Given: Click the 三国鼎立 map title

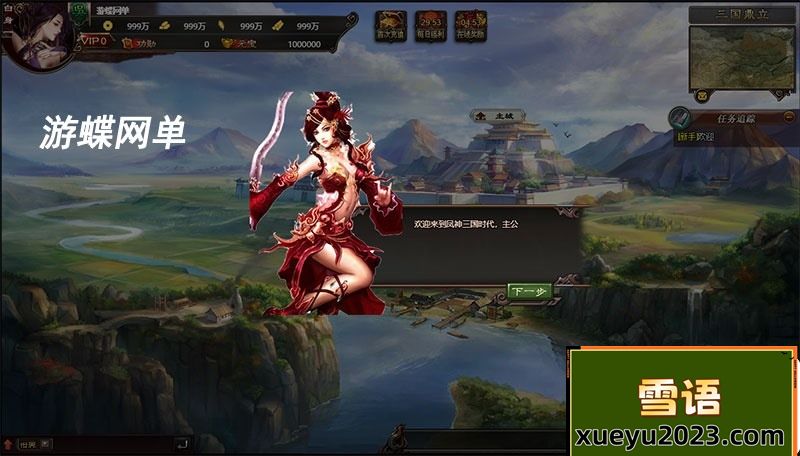Looking at the screenshot, I should [x=741, y=14].
